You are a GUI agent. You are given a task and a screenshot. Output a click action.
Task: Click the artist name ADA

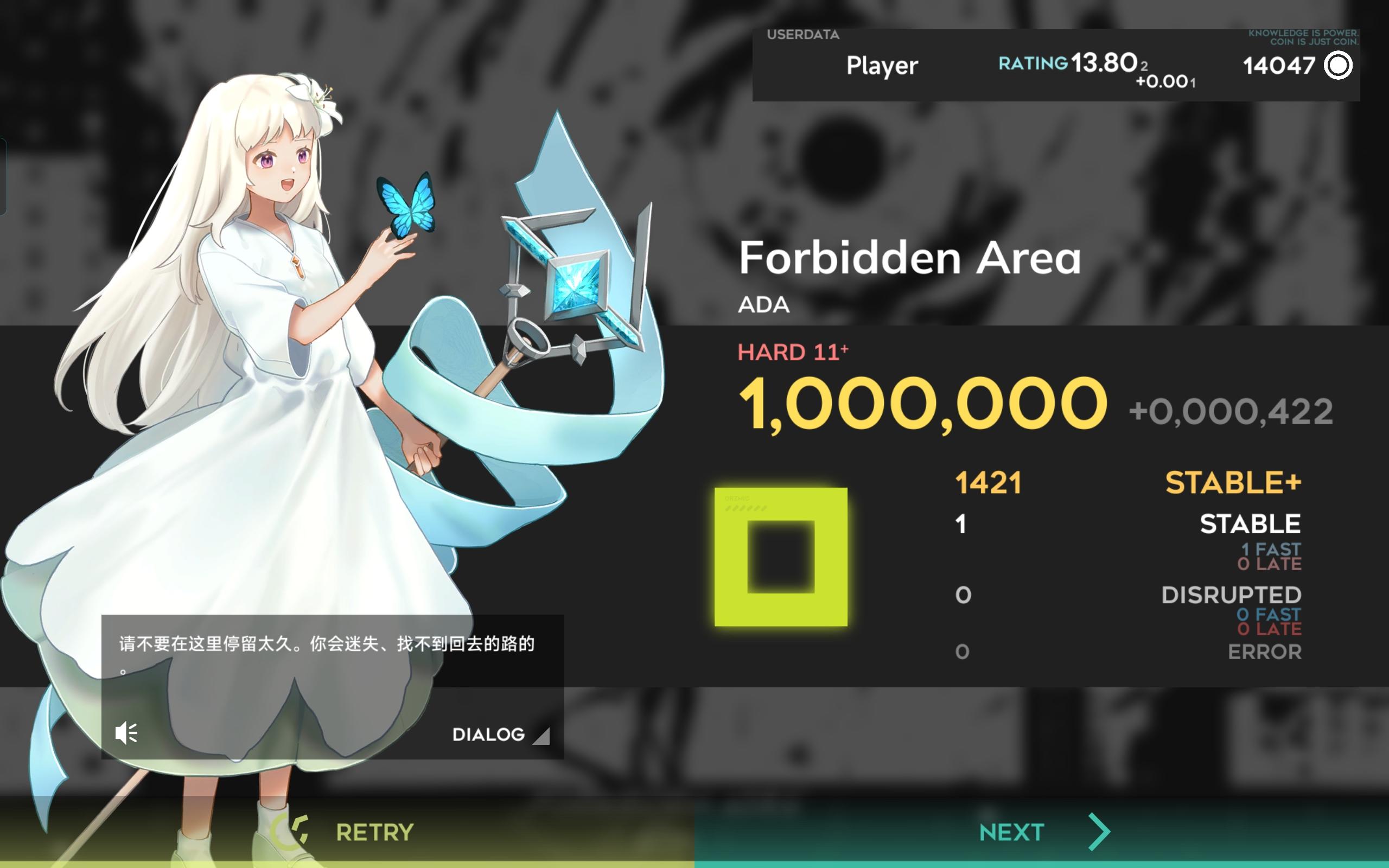coord(763,304)
